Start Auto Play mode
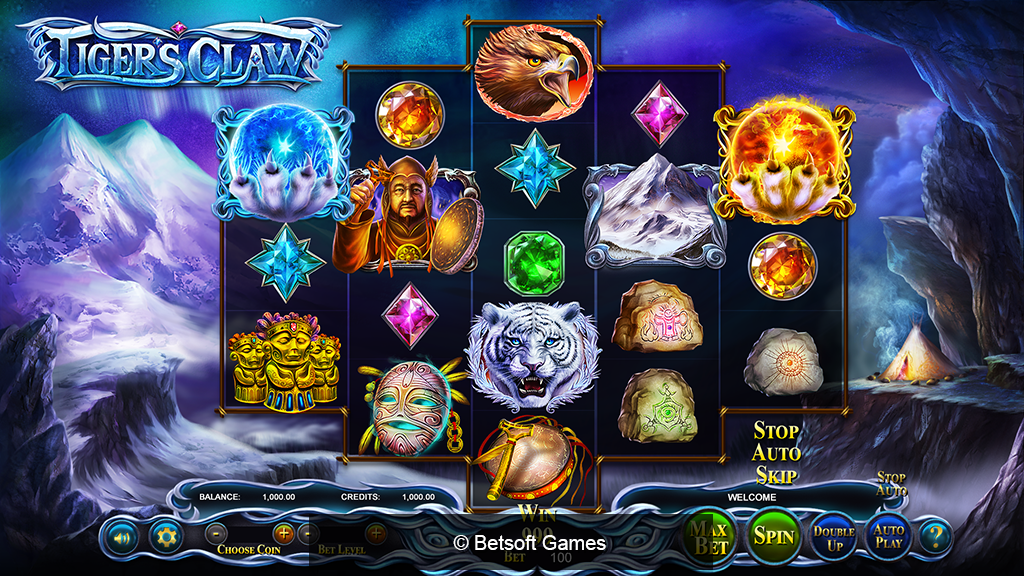1024x576 pixels. (888, 537)
